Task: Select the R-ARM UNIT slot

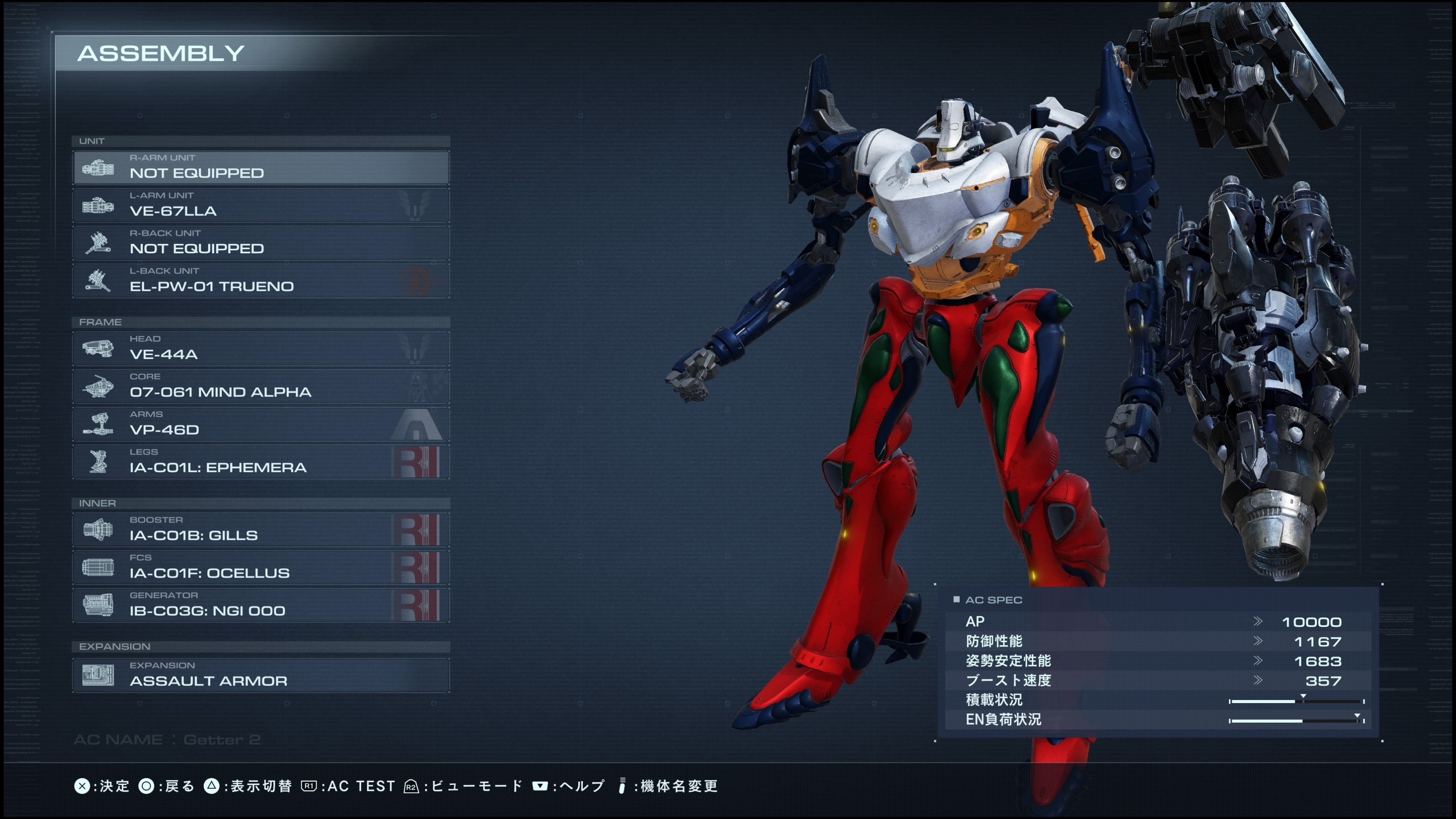Action: point(260,167)
